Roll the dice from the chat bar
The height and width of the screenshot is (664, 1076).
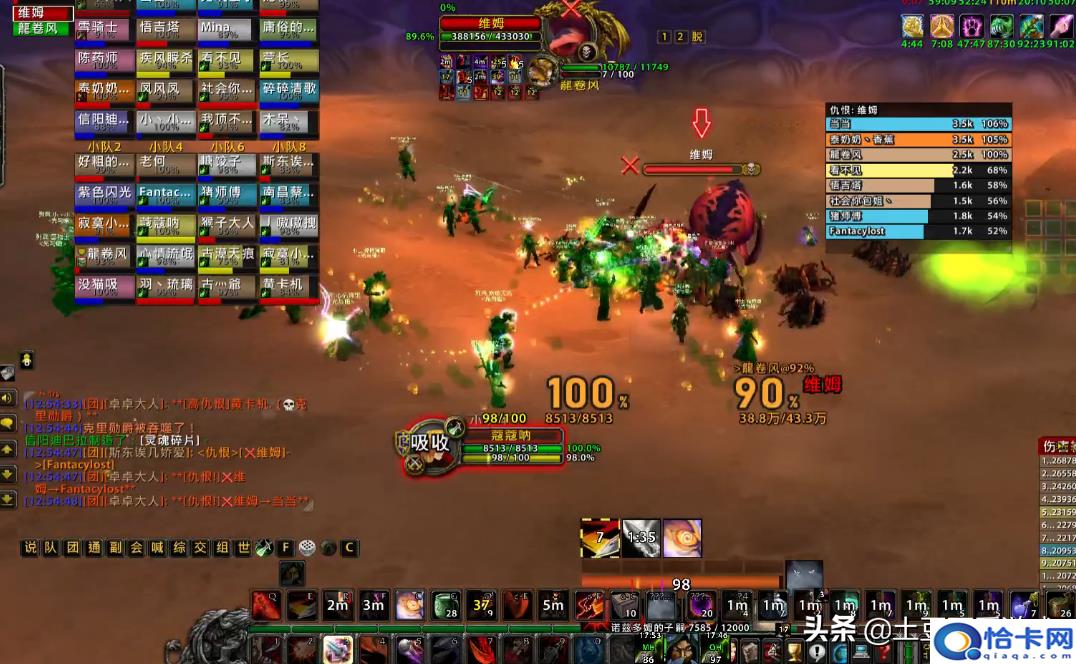tap(307, 548)
